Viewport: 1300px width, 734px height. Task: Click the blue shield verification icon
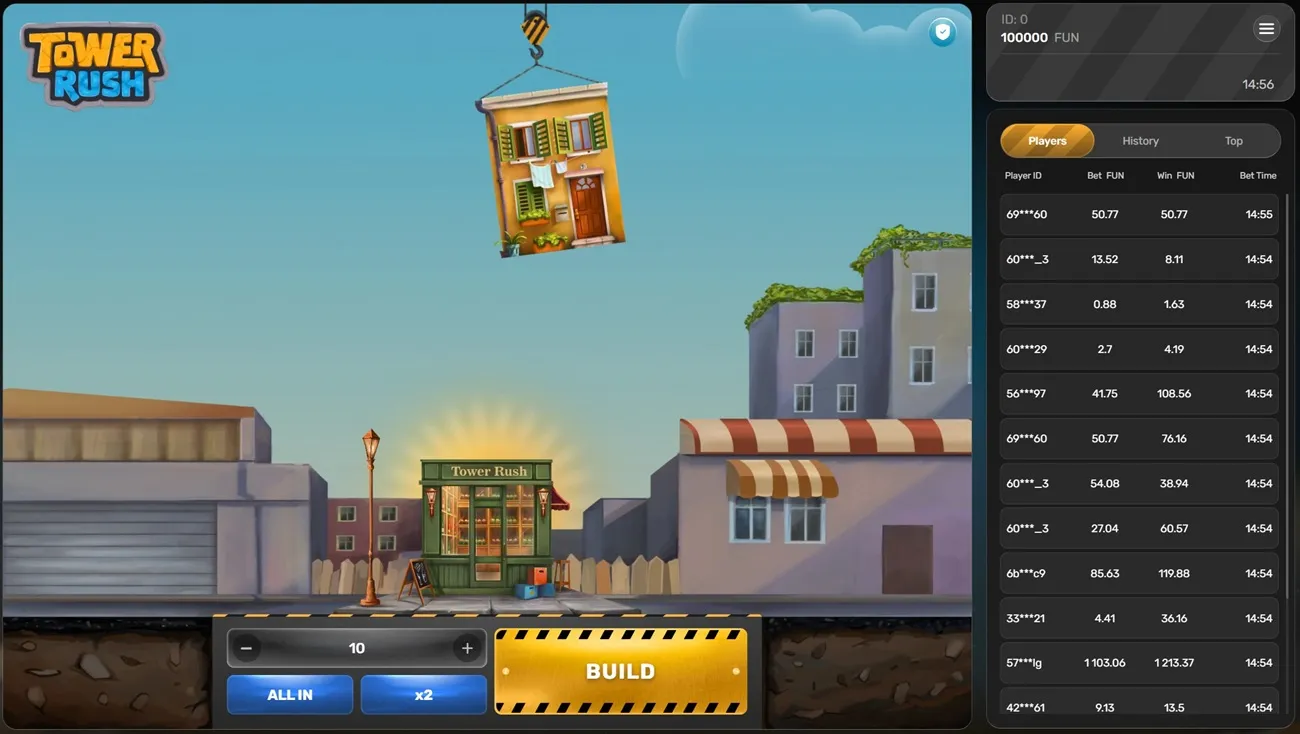pyautogui.click(x=941, y=32)
